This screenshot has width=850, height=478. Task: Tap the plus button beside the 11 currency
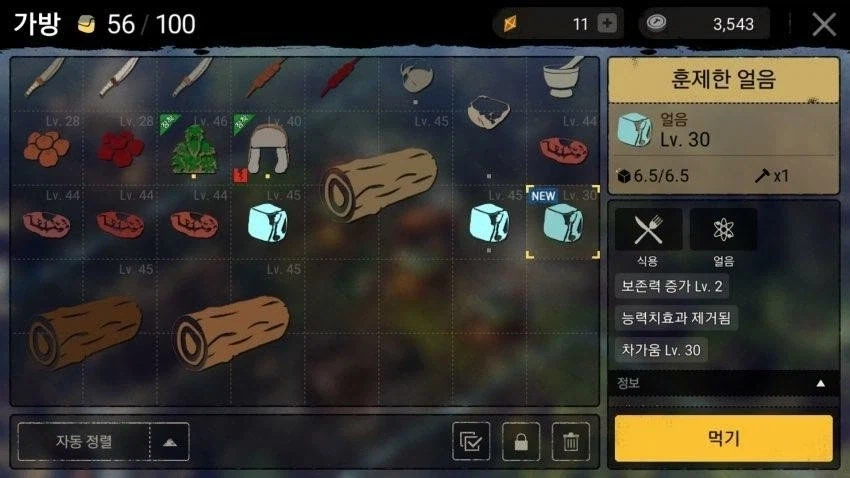[607, 24]
